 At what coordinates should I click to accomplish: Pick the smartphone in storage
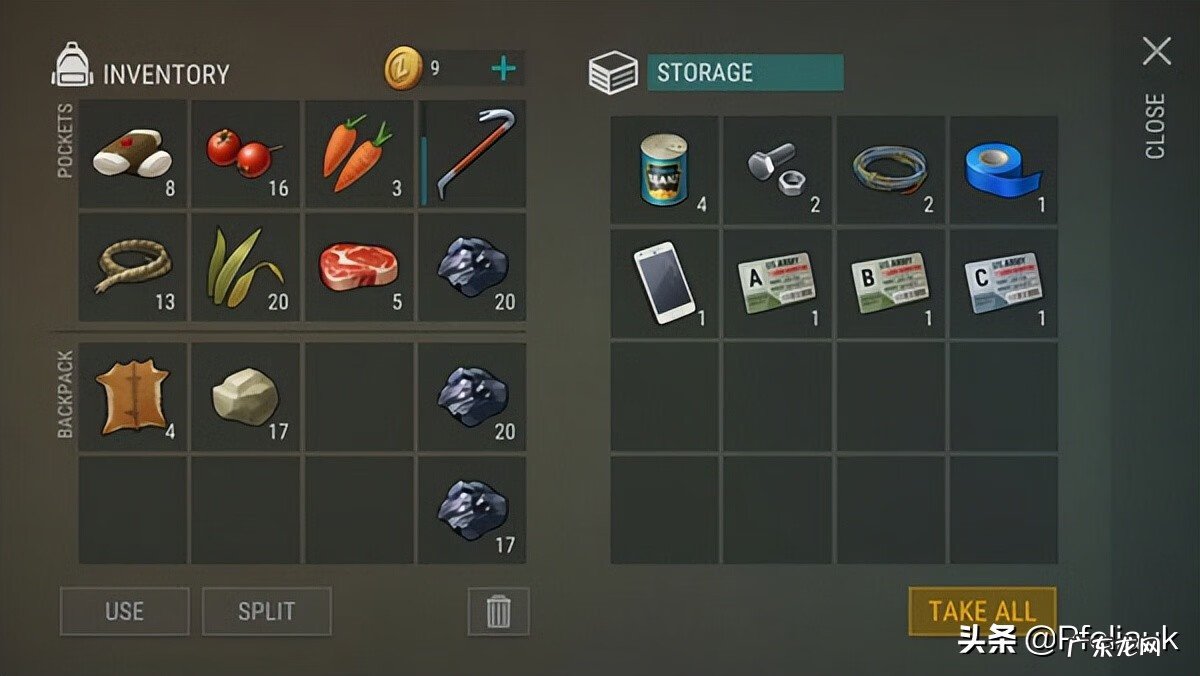[x=665, y=283]
